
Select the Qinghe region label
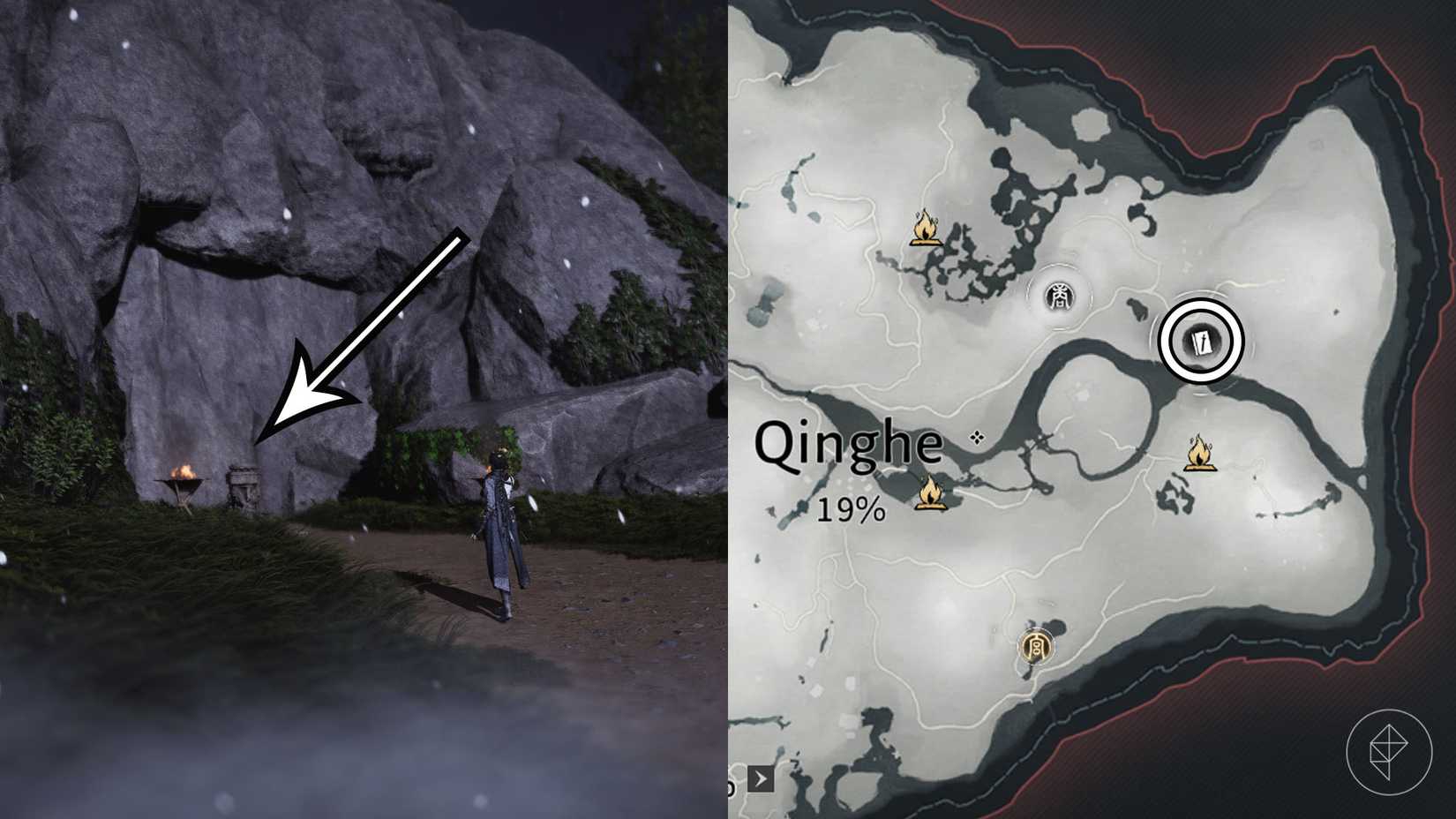(x=852, y=441)
